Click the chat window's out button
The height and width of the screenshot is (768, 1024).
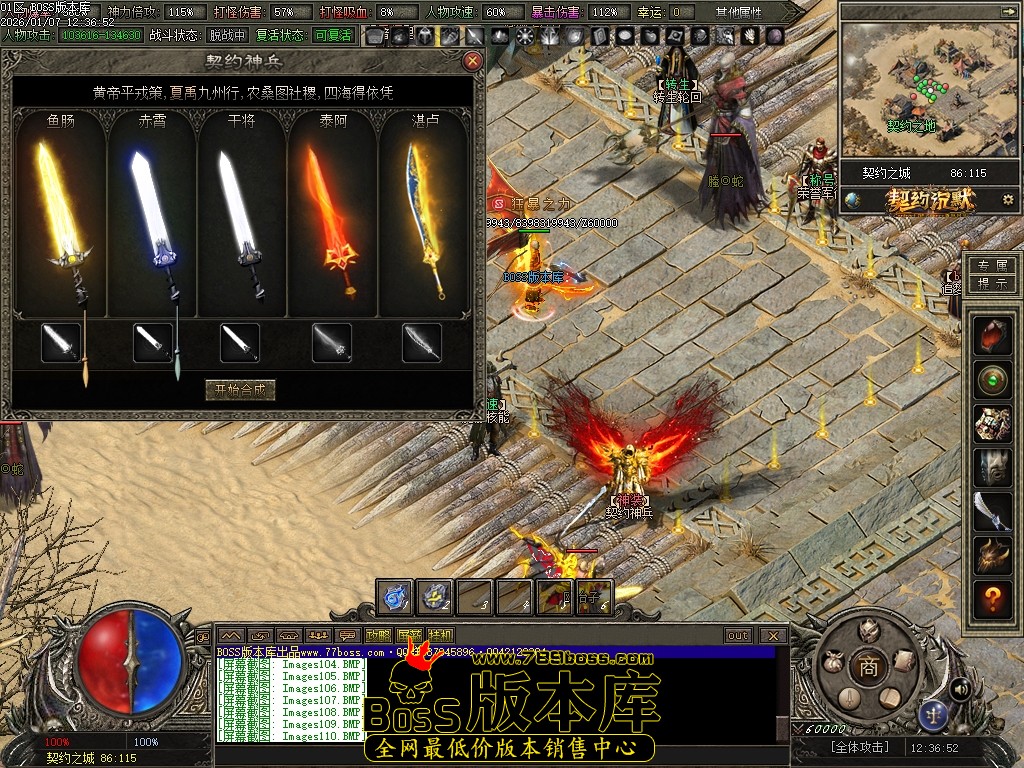click(738, 636)
